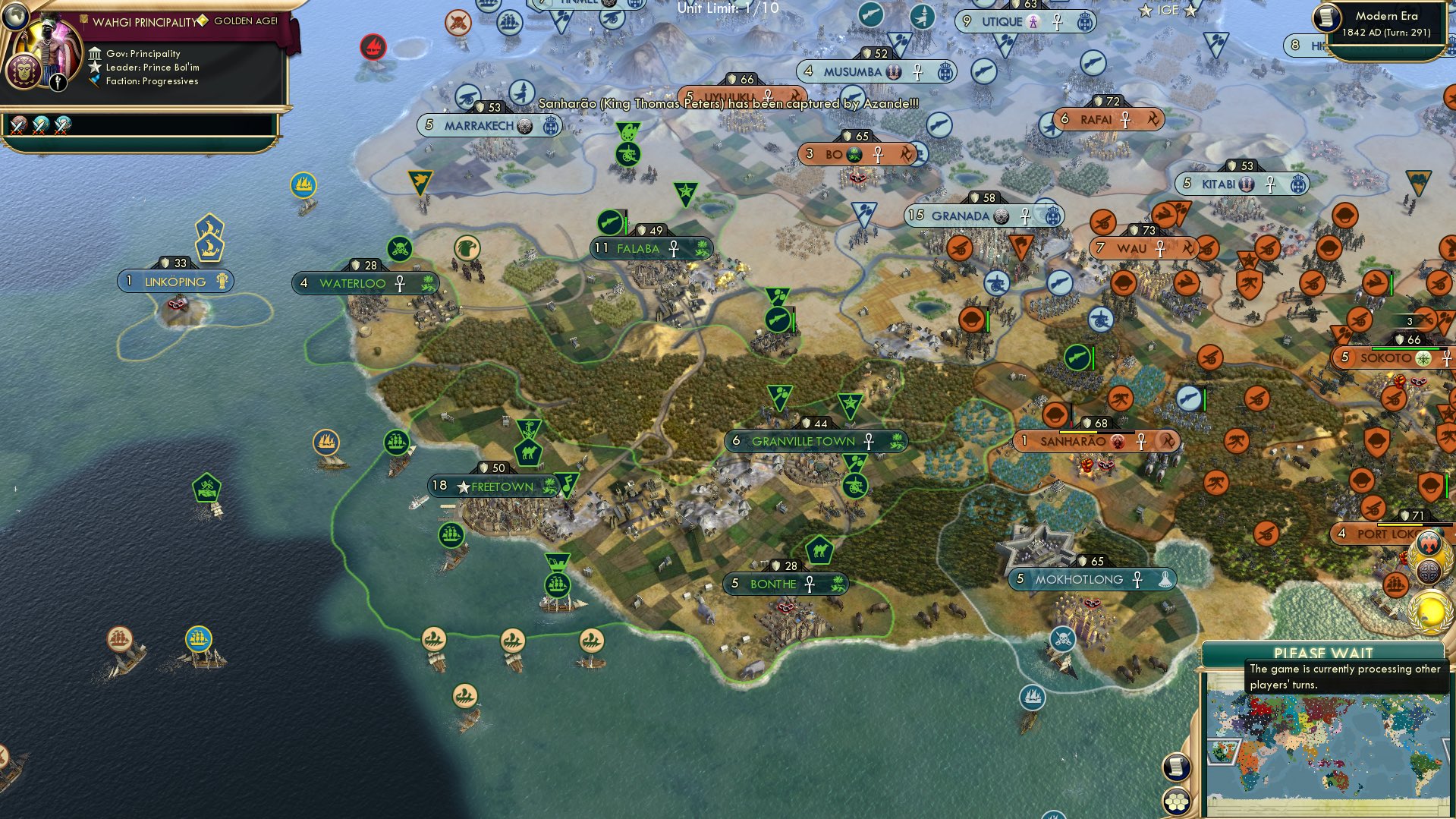Toggle the hexagon strategic view button
The image size is (1456, 819).
(x=1176, y=802)
